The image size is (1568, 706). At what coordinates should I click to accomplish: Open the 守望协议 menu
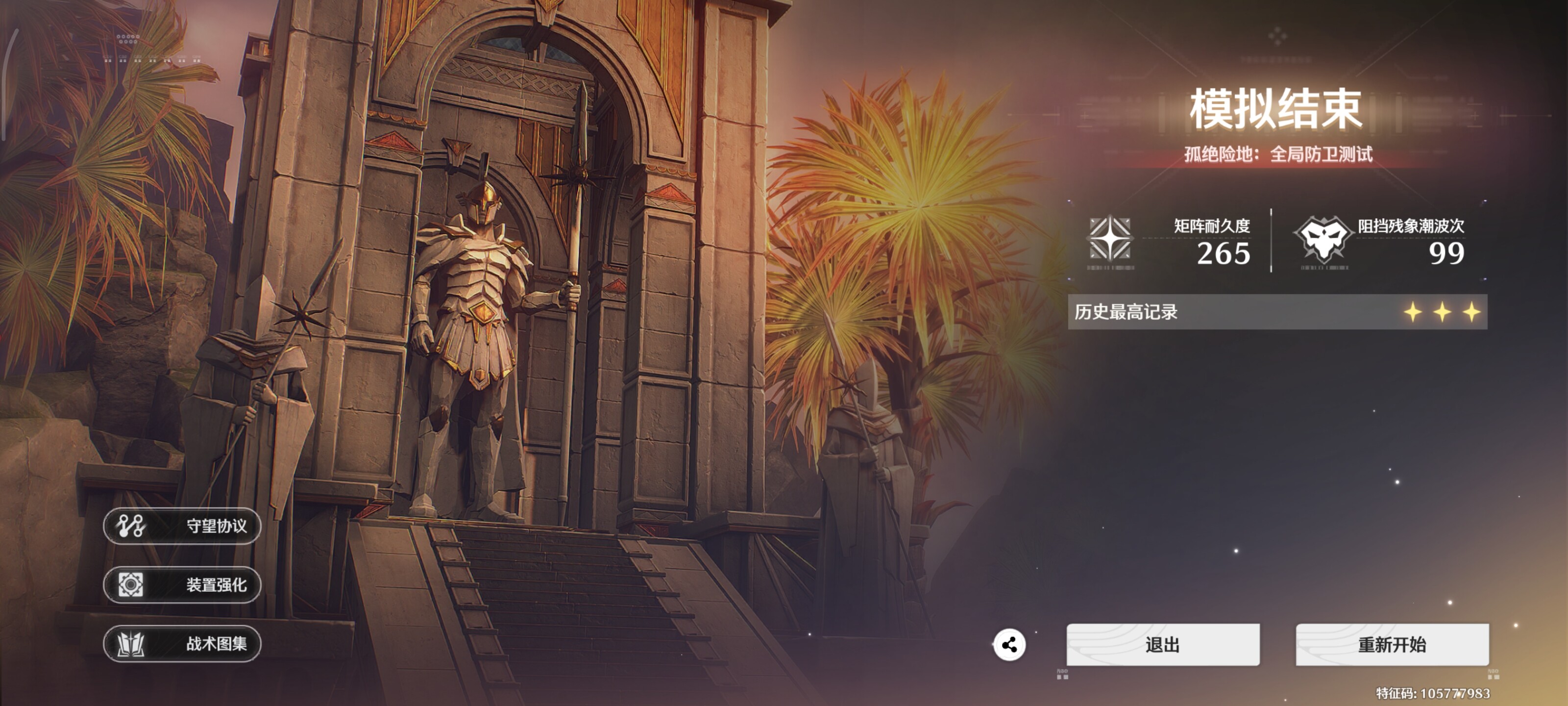(x=182, y=526)
